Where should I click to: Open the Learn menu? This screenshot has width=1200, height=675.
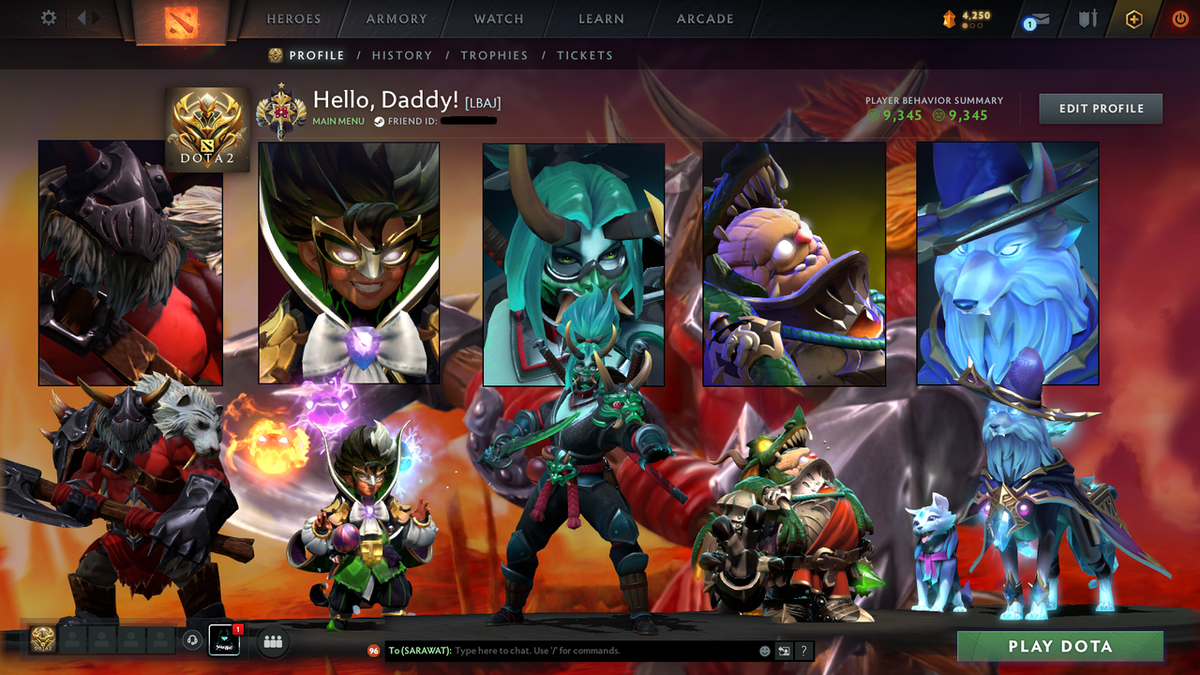tap(601, 19)
